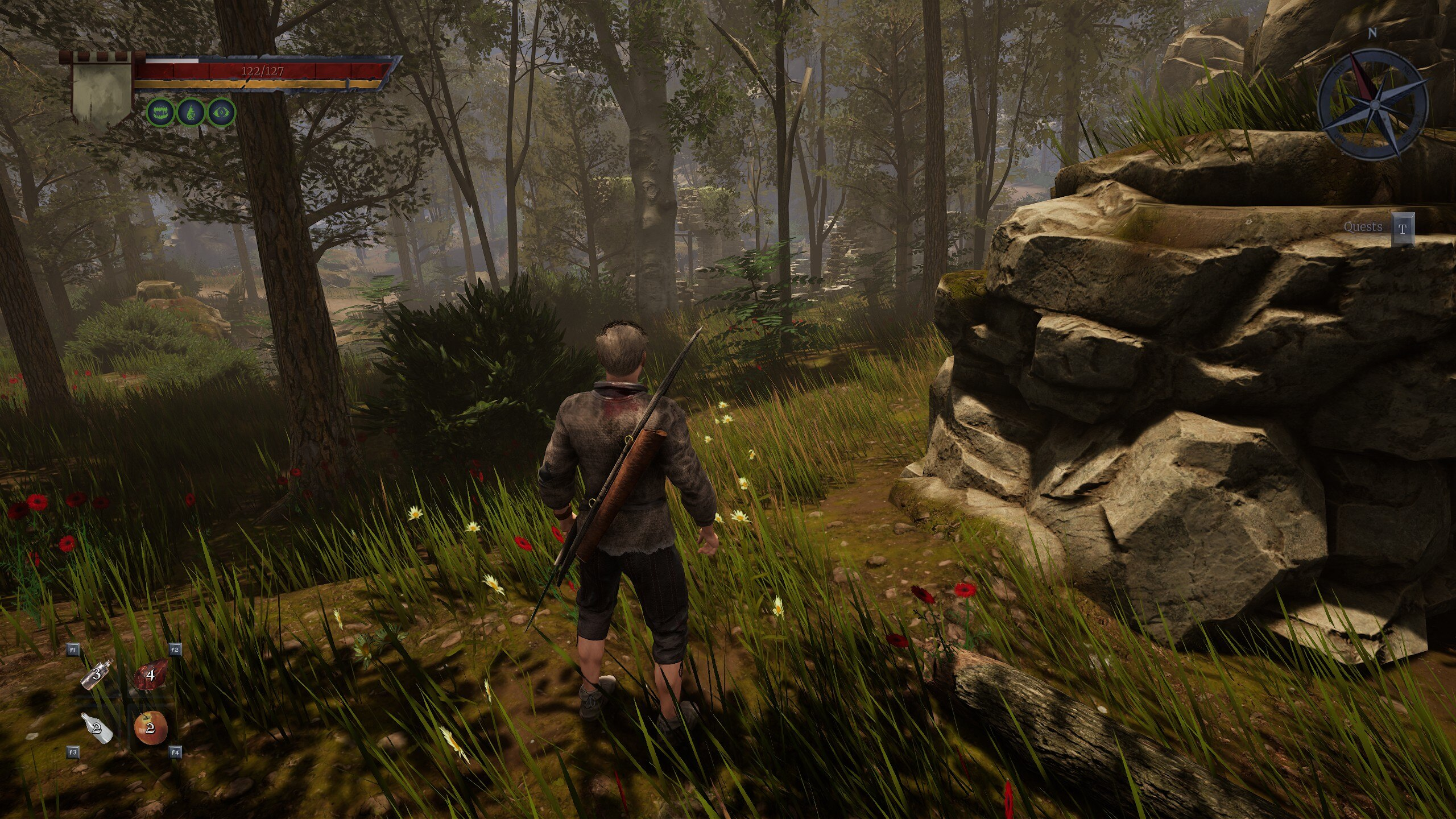
Task: Select the white milk bottle slot
Action: click(97, 728)
